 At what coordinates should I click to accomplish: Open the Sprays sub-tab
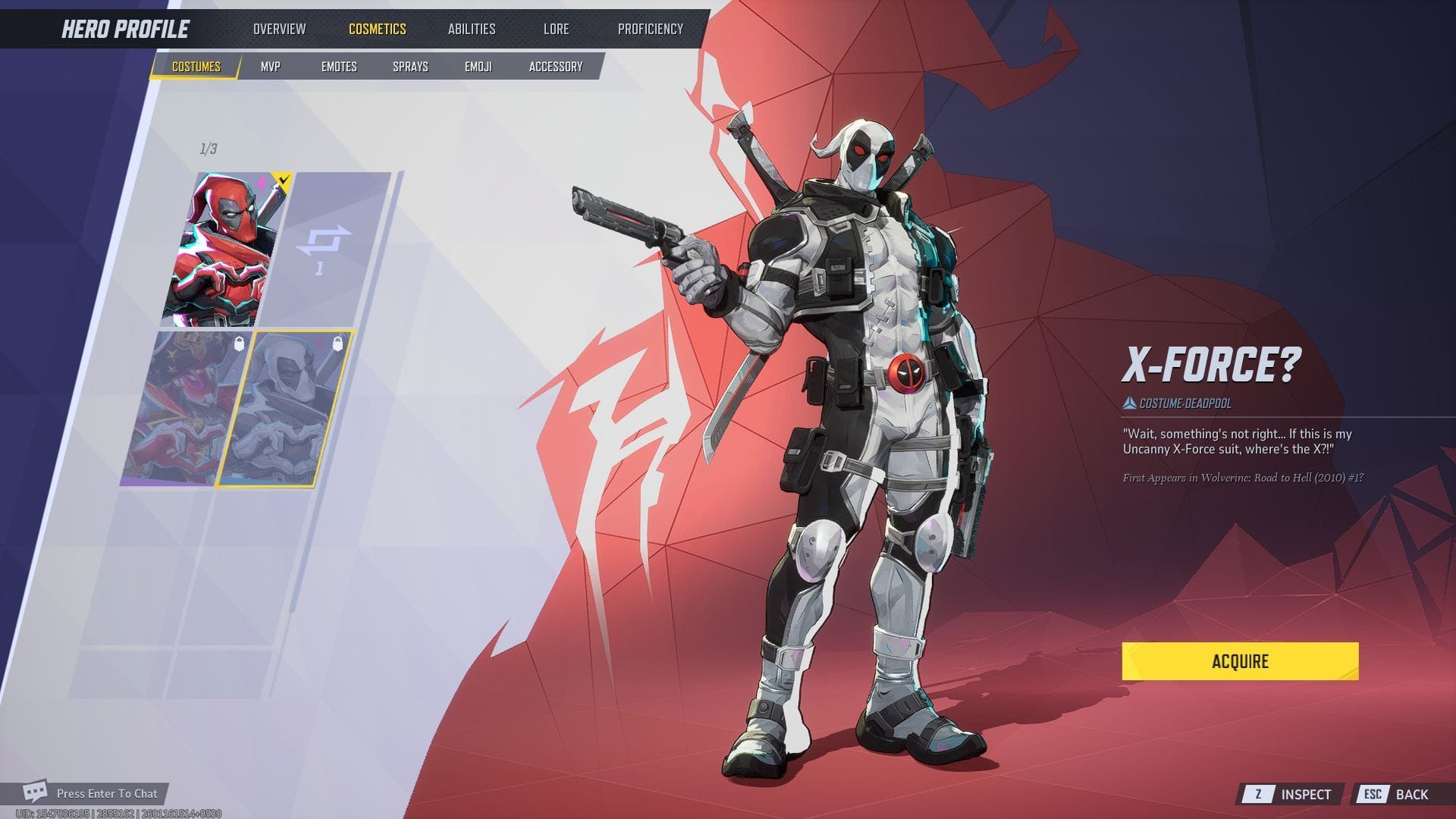[410, 67]
